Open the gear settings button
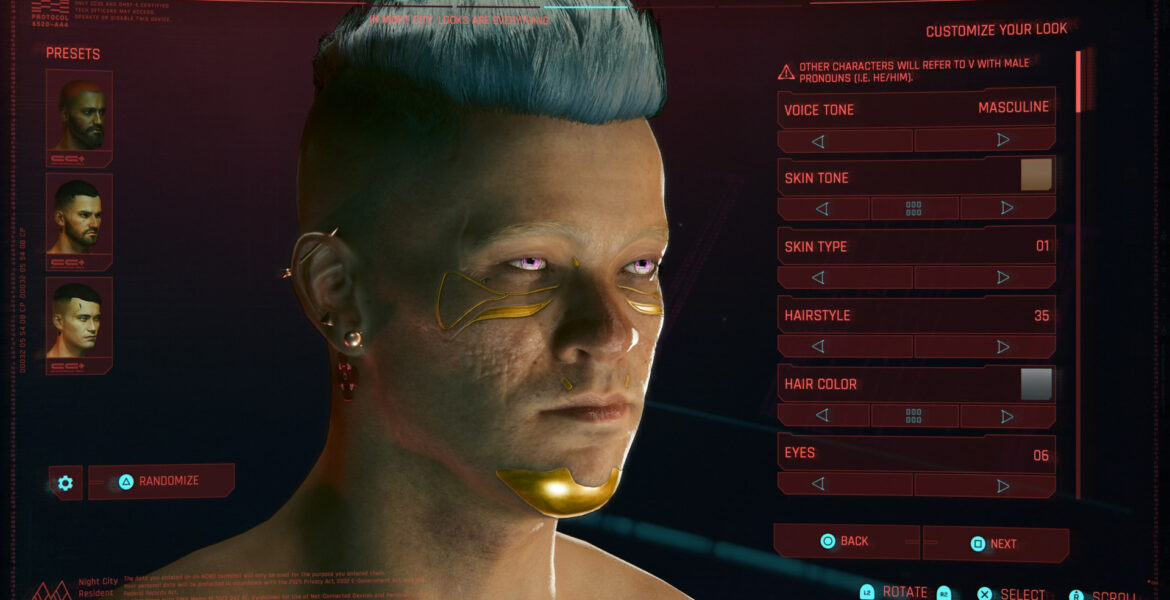 click(65, 483)
